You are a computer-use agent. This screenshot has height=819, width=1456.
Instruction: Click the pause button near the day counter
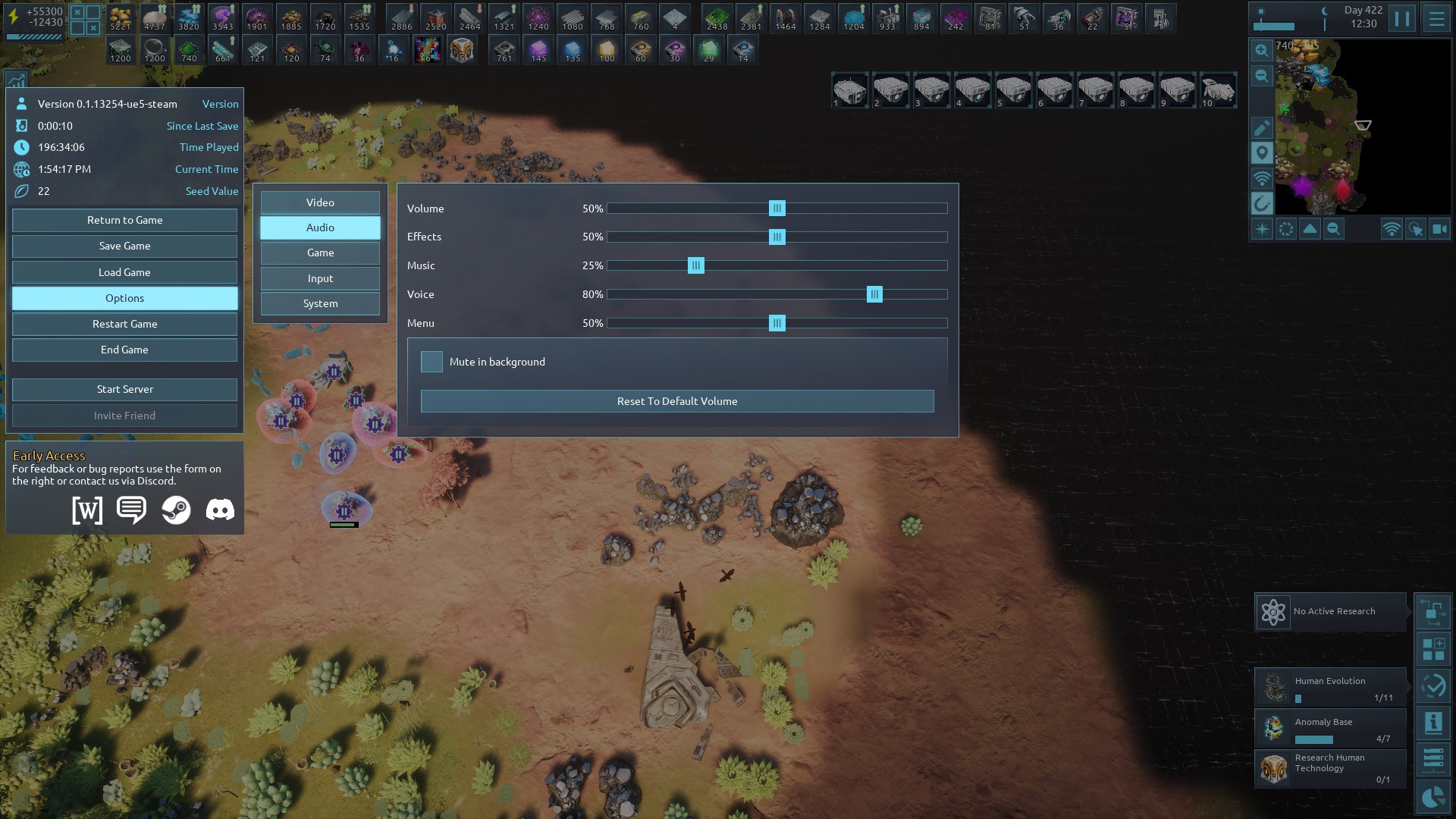[1402, 18]
